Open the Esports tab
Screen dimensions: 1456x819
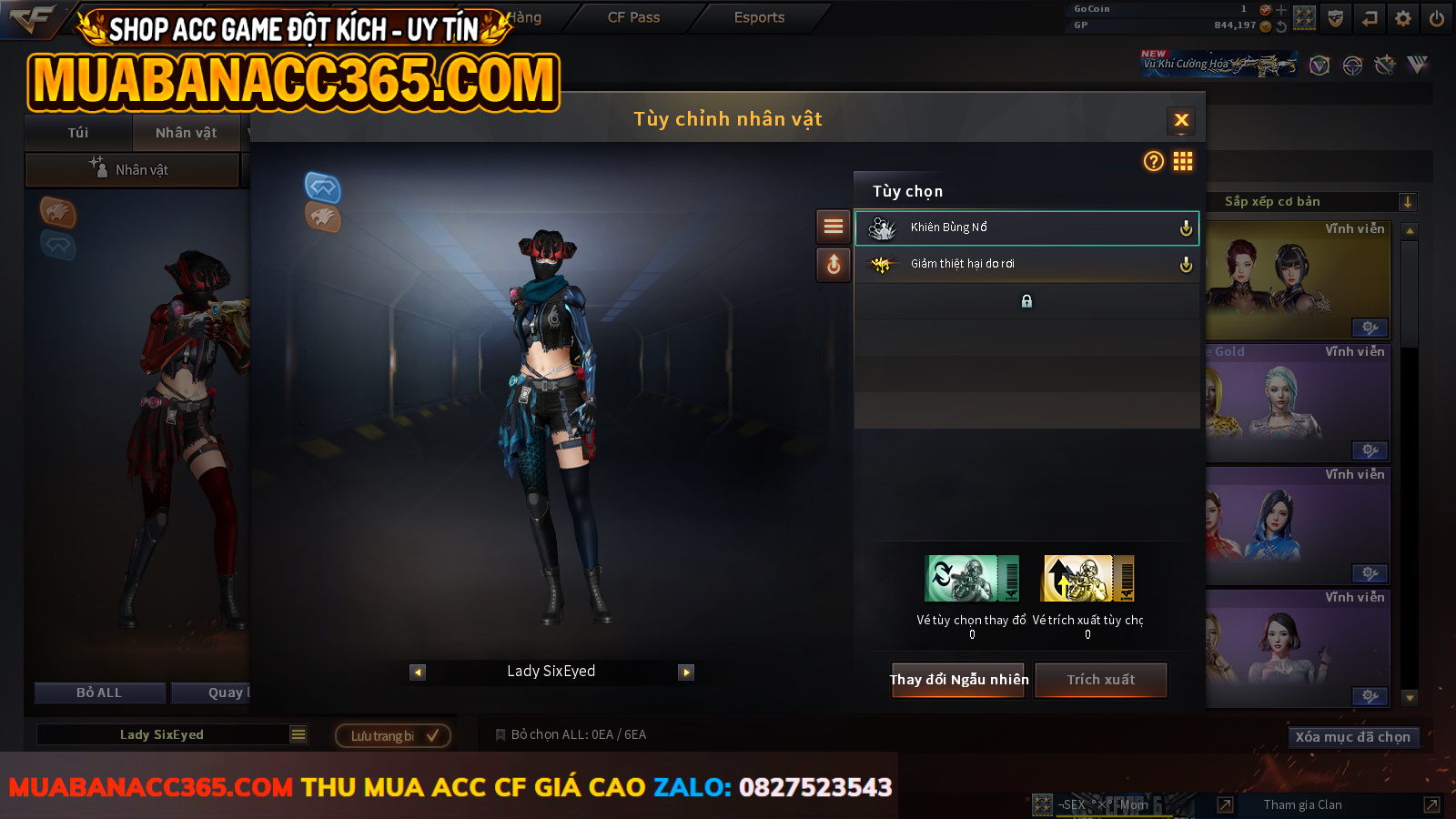pos(759,17)
